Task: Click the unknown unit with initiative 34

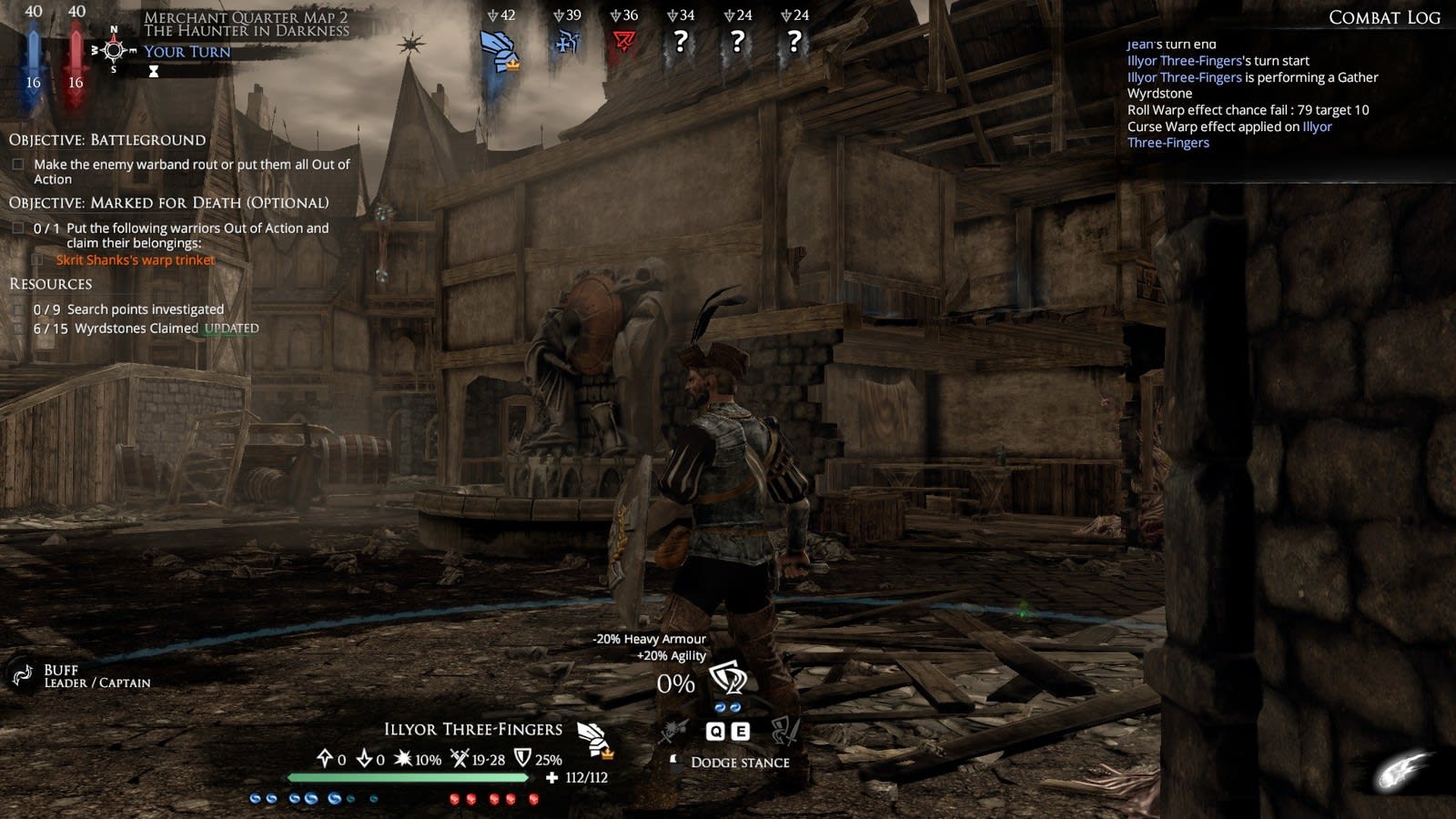Action: (x=680, y=42)
